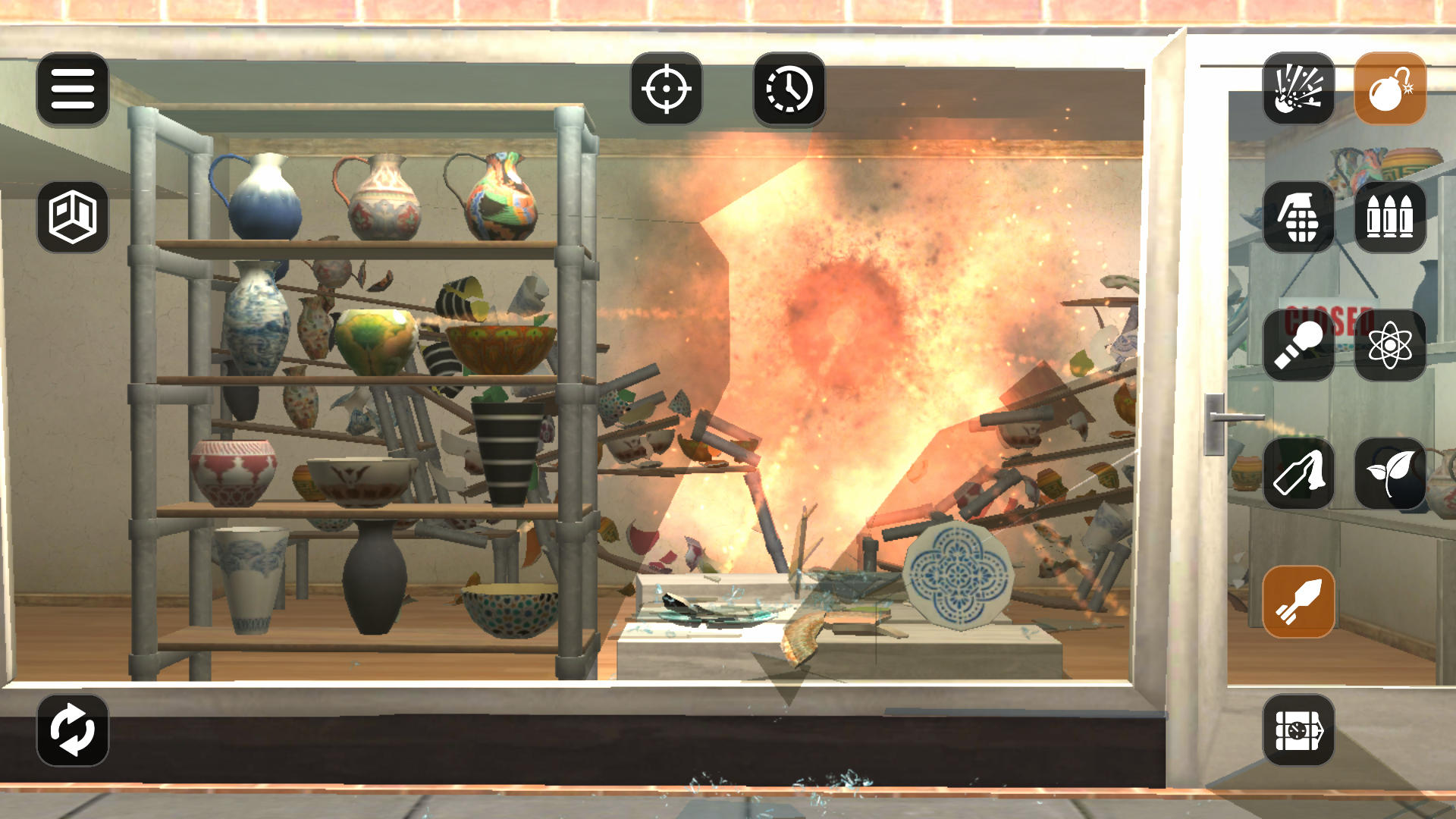Open the hamburger pause menu

(x=71, y=89)
